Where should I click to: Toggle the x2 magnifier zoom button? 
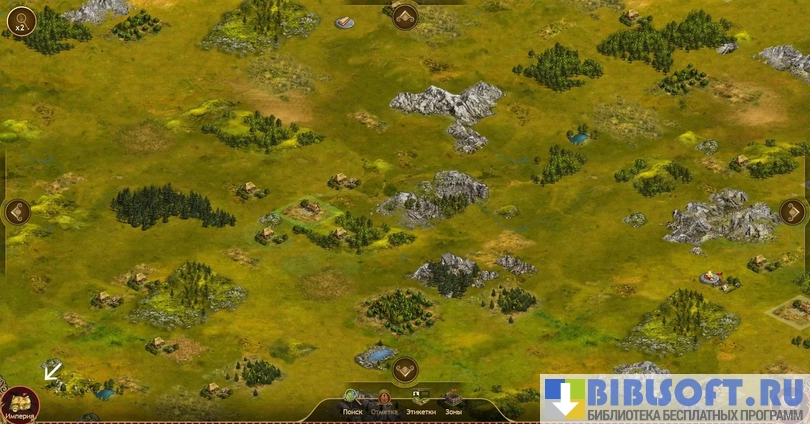(19, 19)
